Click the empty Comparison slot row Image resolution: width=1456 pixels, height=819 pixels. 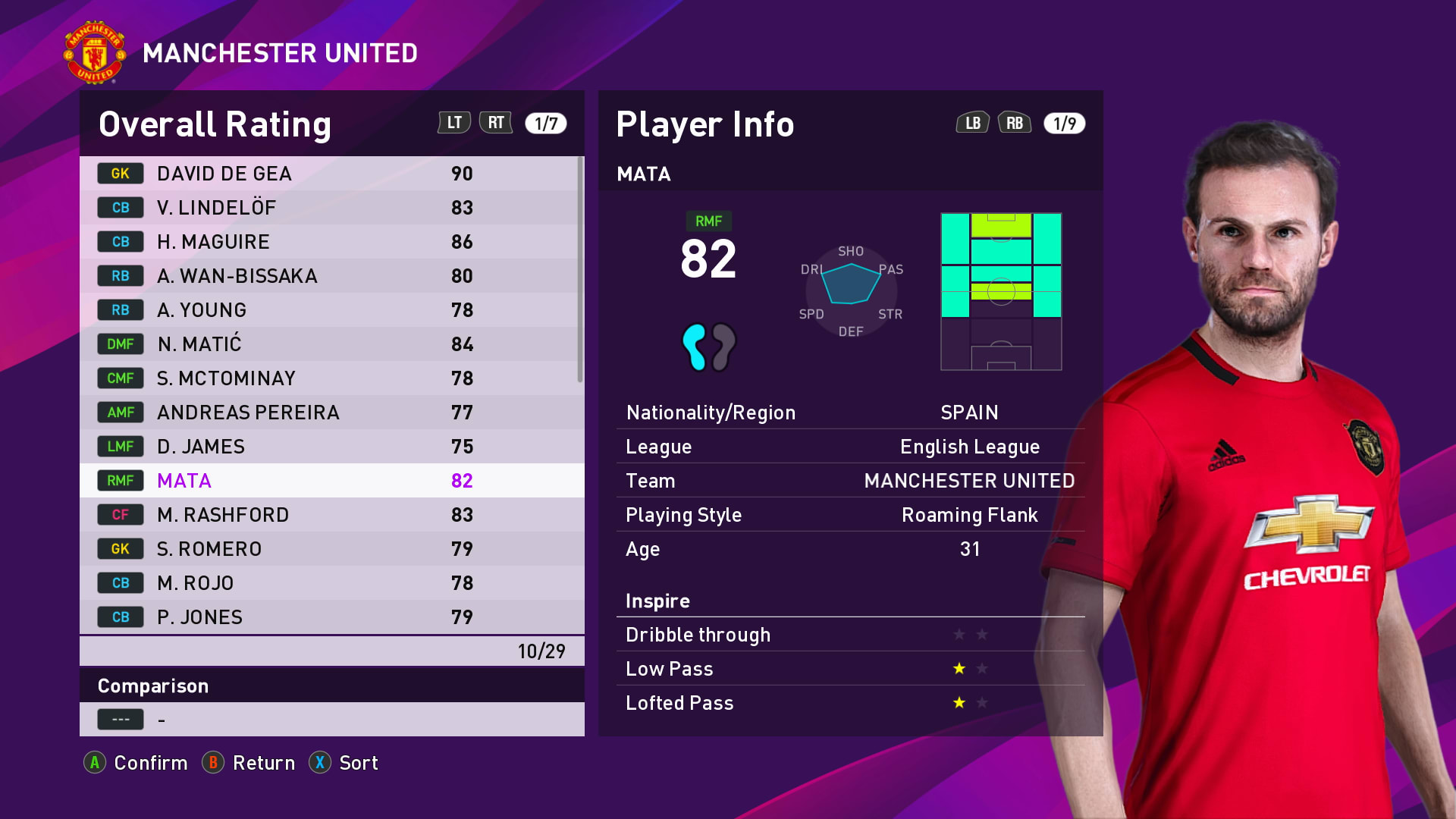[x=331, y=719]
